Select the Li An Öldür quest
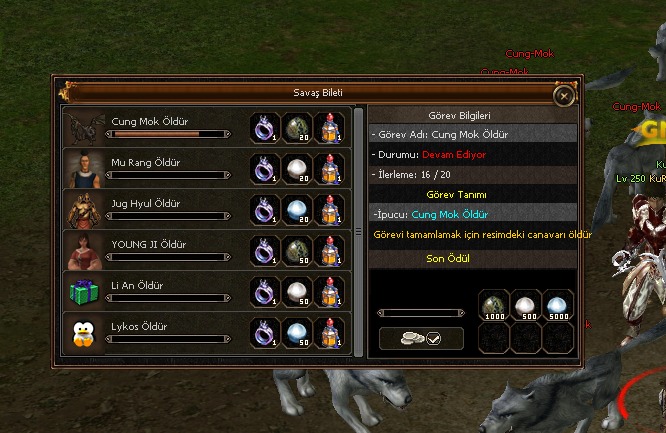This screenshot has height=433, width=666. 155,291
